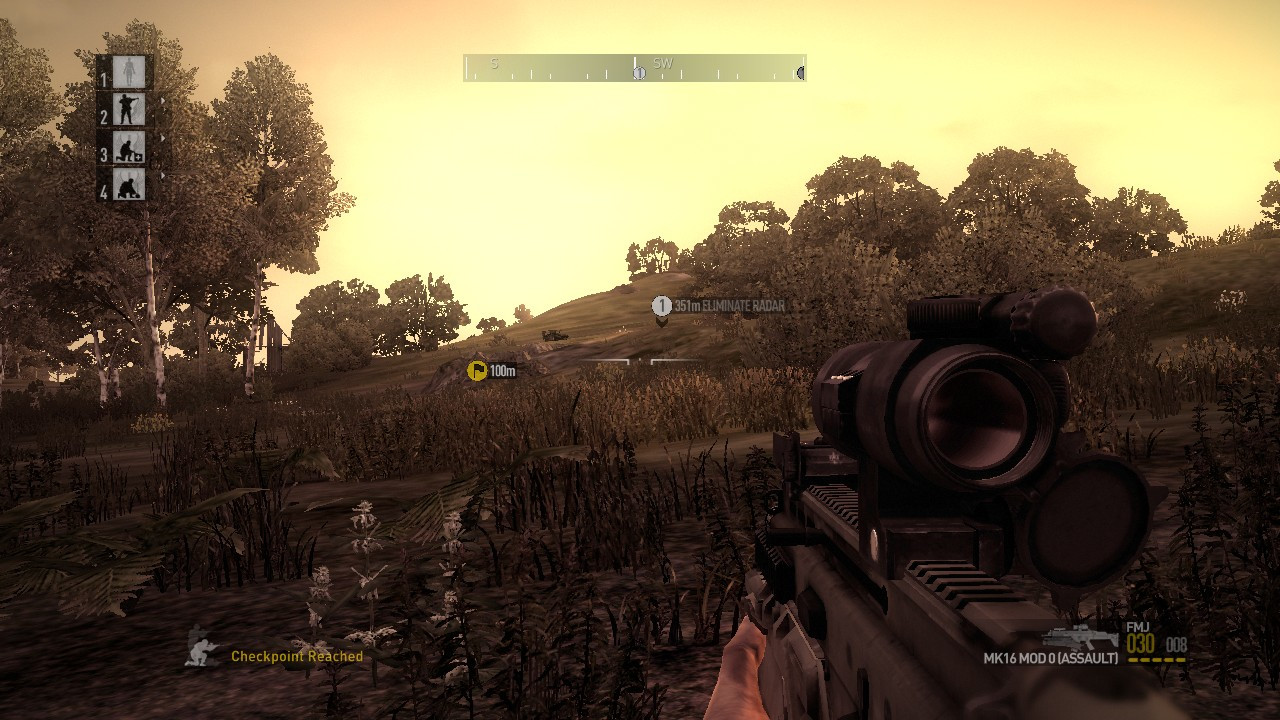The width and height of the screenshot is (1280, 720).
Task: Click the MK16 weapon icon at bottom right
Action: [x=1080, y=637]
